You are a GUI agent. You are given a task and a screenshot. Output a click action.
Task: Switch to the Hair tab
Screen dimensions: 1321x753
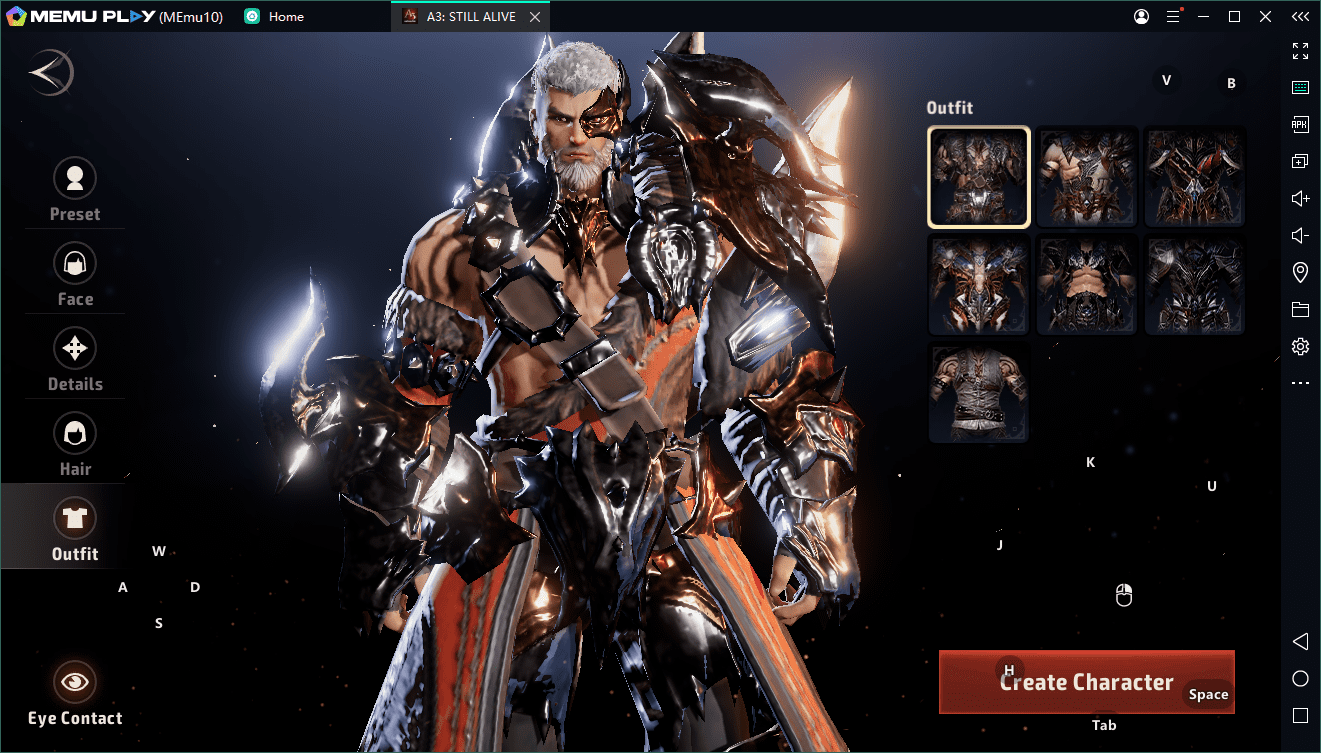[x=75, y=444]
